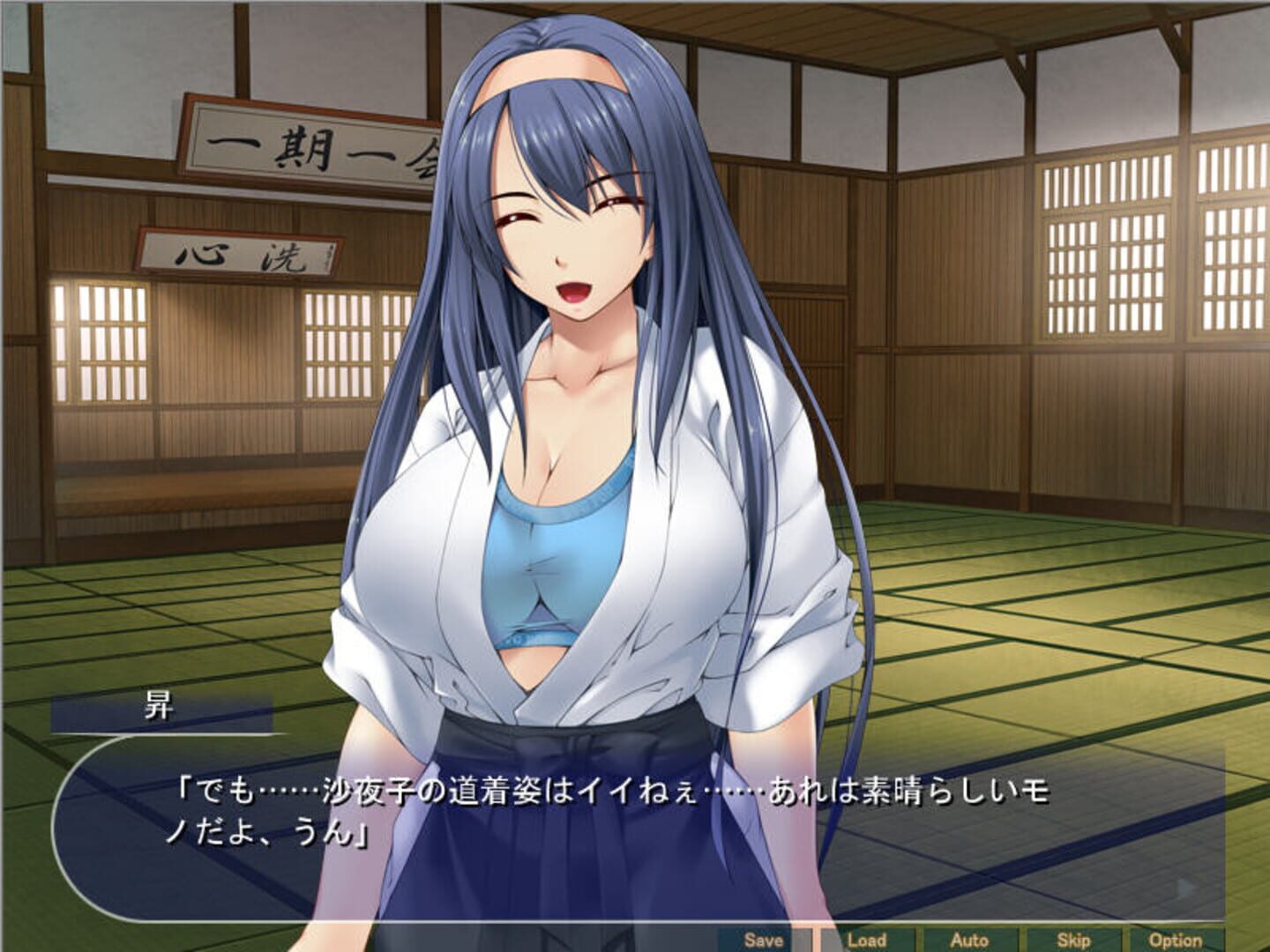Viewport: 1270px width, 952px height.
Task: Select Load from the bottom toolbar
Action: pos(865,941)
